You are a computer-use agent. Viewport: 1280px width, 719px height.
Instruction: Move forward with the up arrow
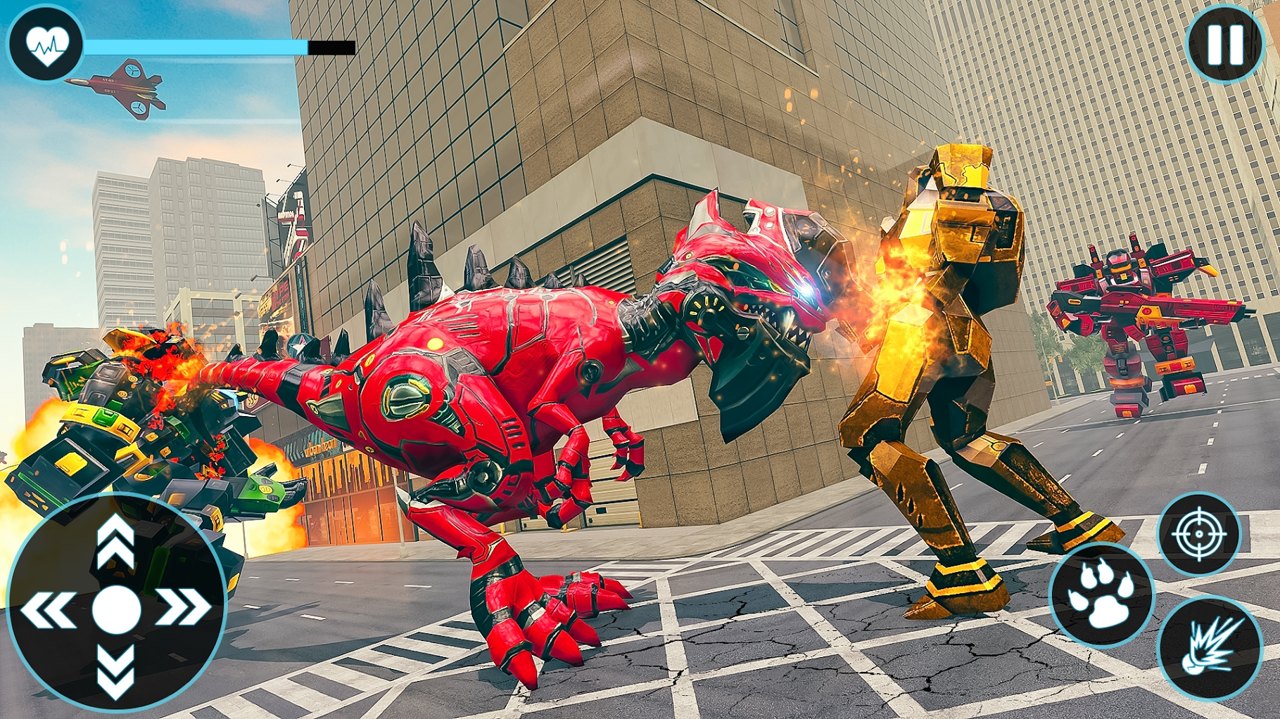pyautogui.click(x=116, y=540)
